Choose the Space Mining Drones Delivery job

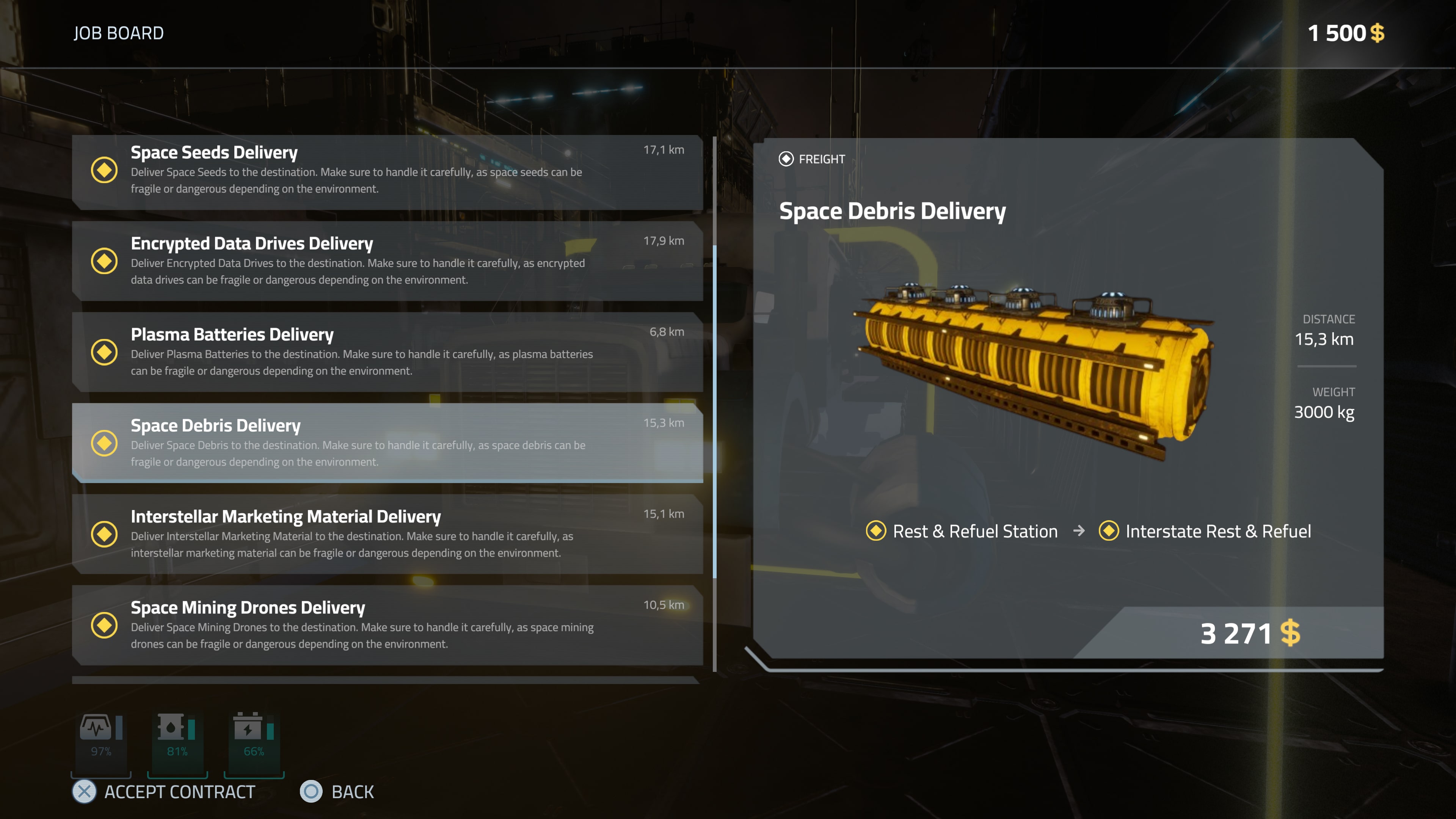[387, 625]
